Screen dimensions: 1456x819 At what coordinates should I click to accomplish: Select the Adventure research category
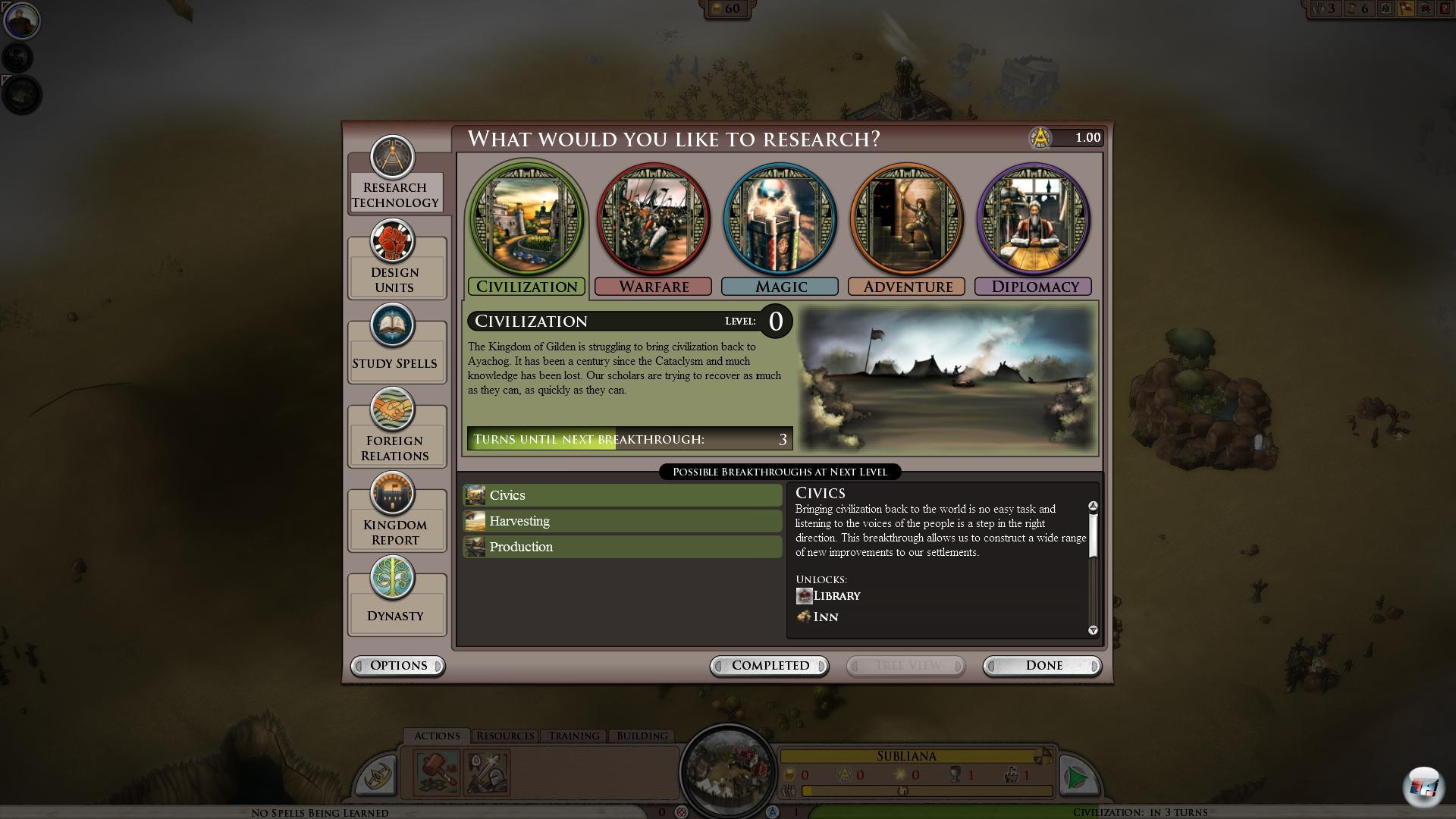coord(907,227)
